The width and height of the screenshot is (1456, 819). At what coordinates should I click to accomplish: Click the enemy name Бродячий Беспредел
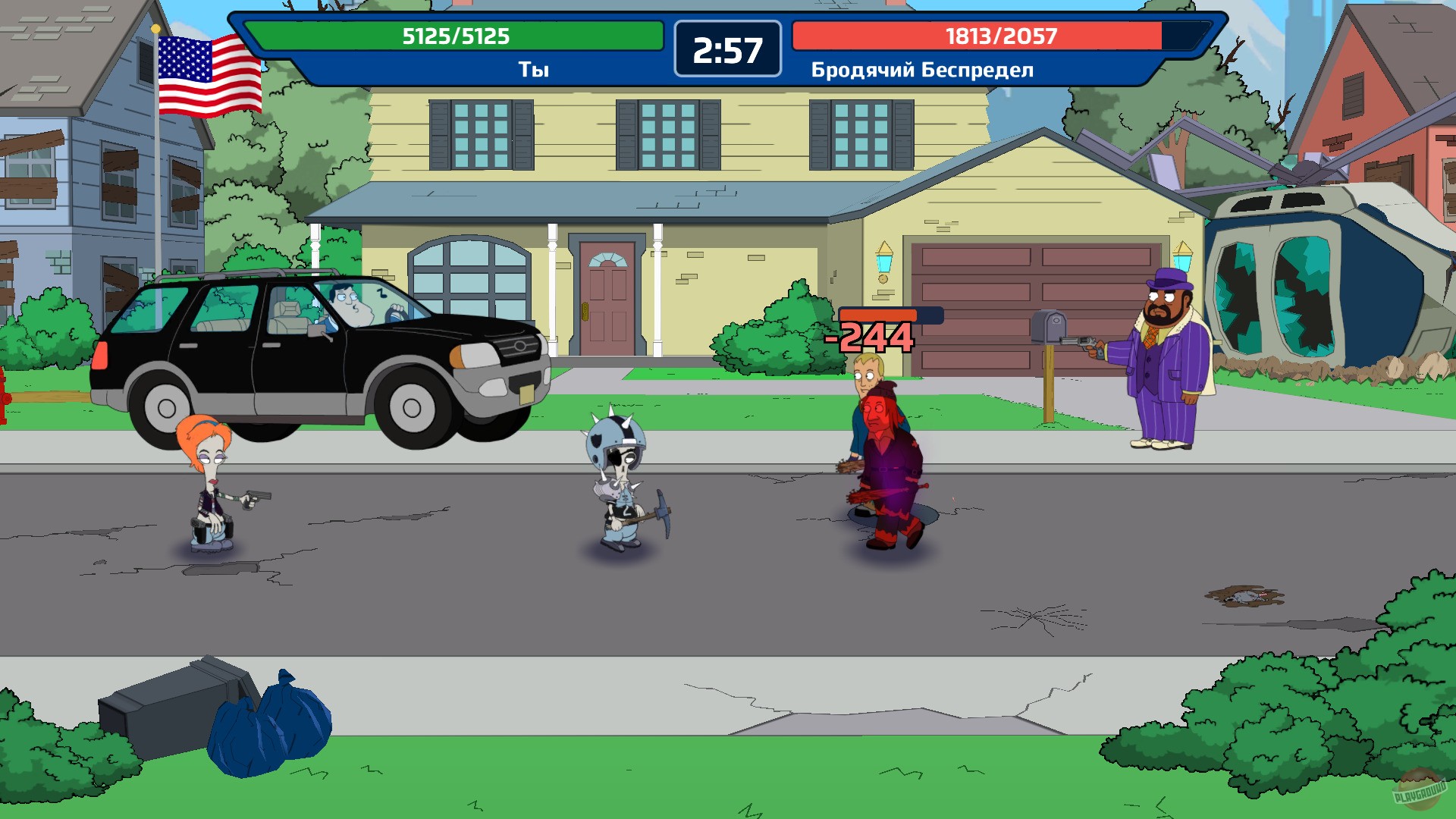click(921, 71)
